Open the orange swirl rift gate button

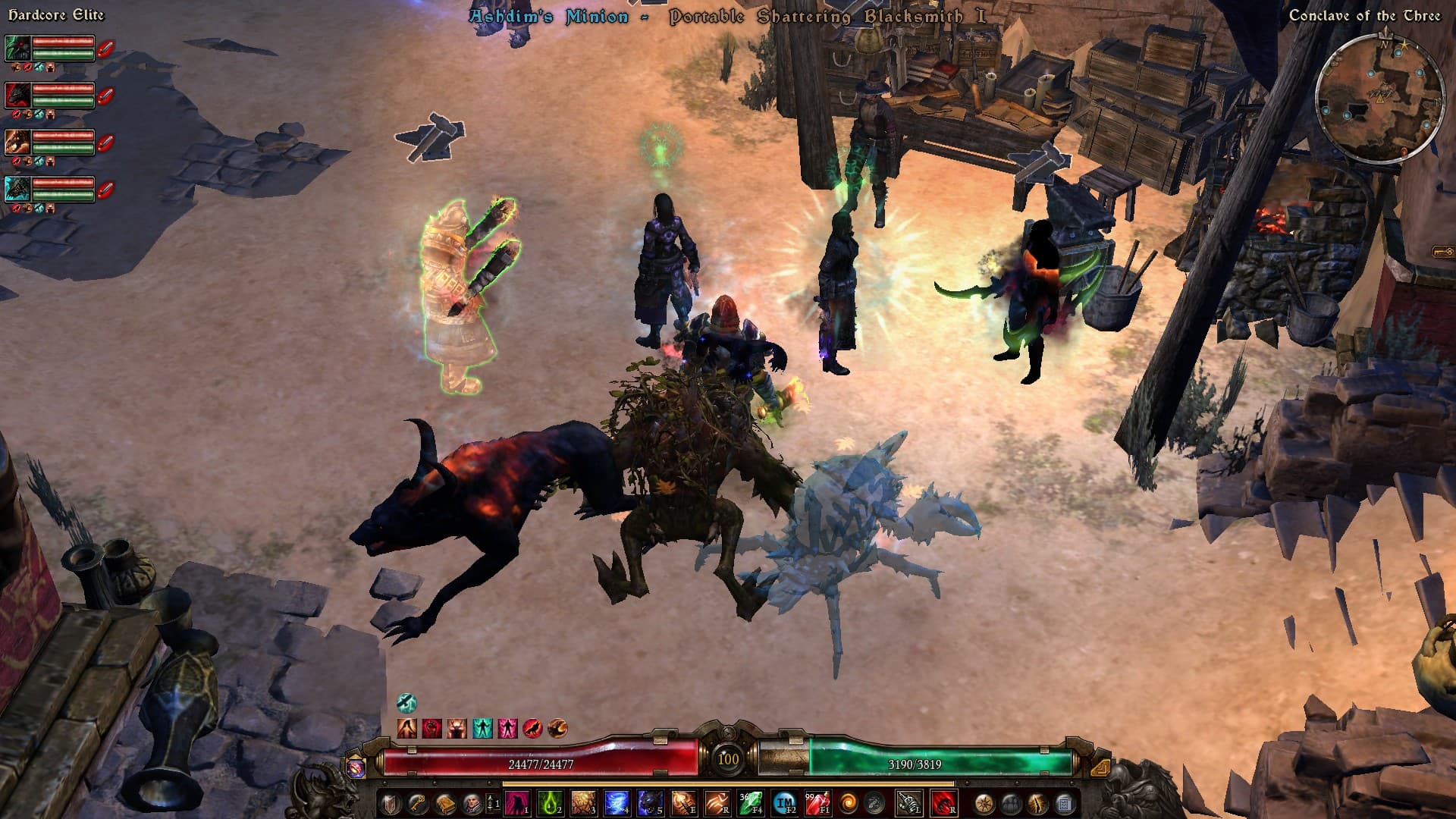(849, 803)
